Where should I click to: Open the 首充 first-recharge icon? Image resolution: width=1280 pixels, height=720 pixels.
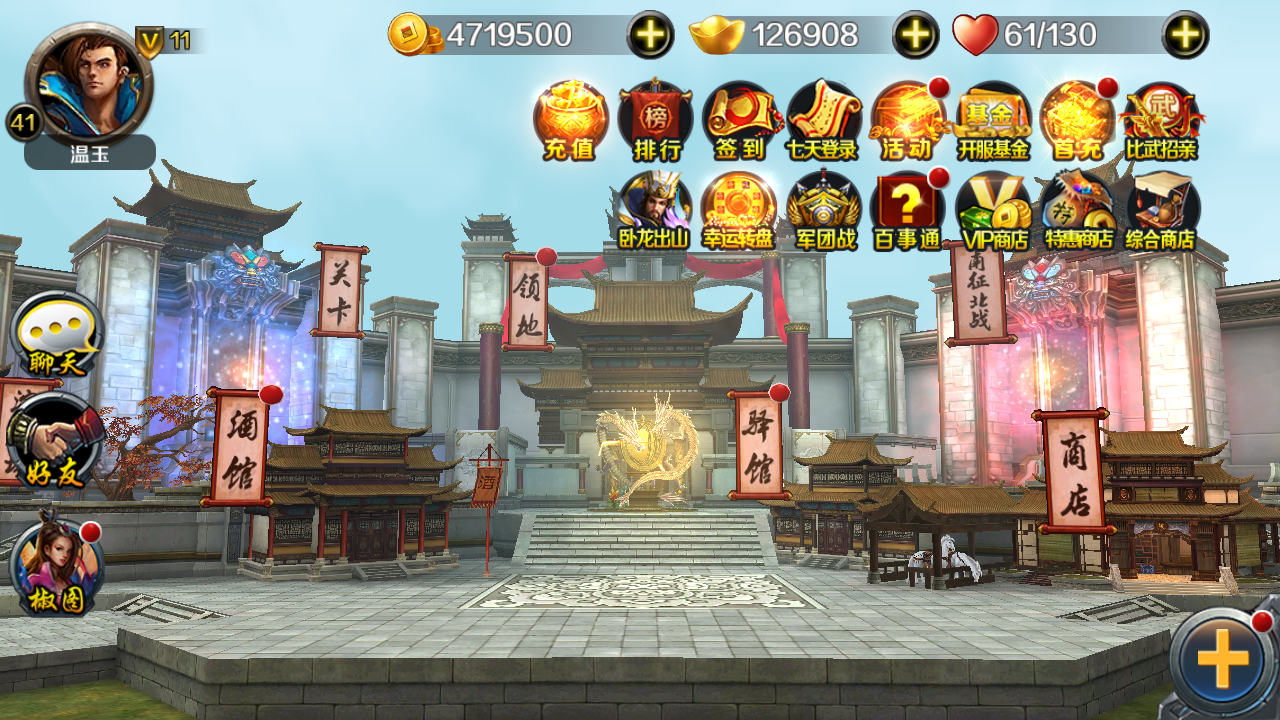pyautogui.click(x=1076, y=120)
